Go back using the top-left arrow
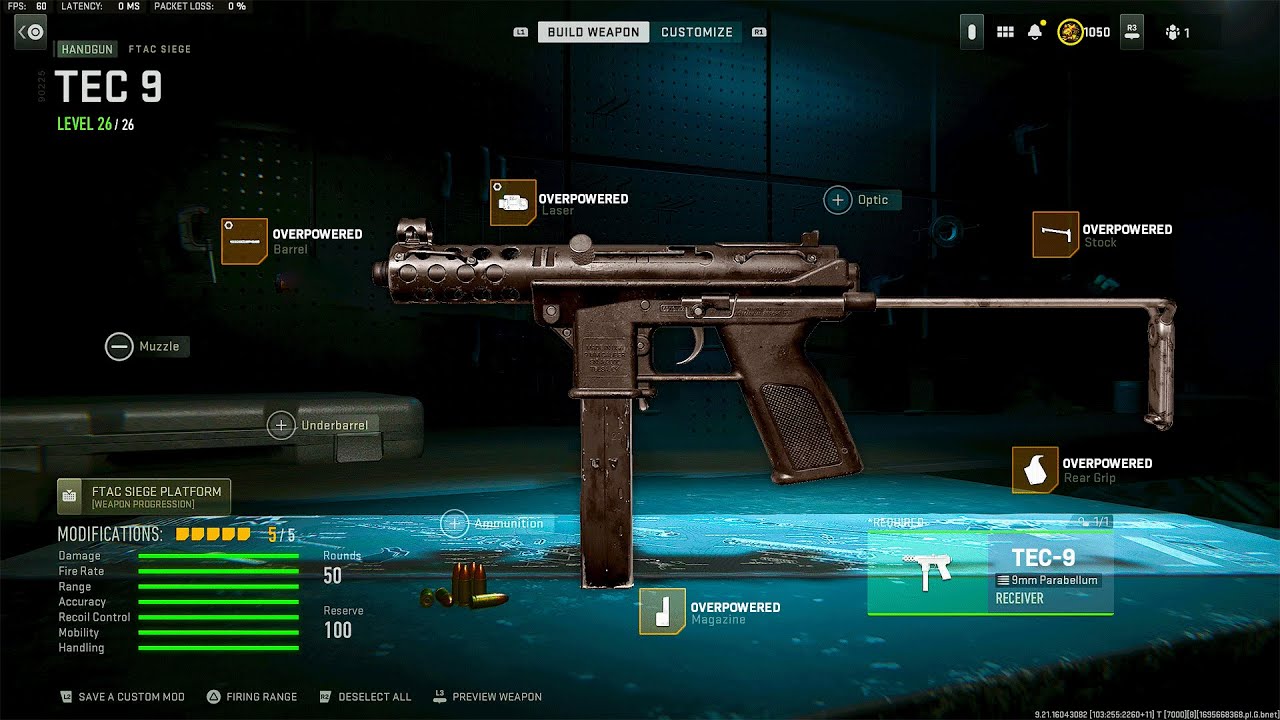The image size is (1280, 720). (x=30, y=32)
